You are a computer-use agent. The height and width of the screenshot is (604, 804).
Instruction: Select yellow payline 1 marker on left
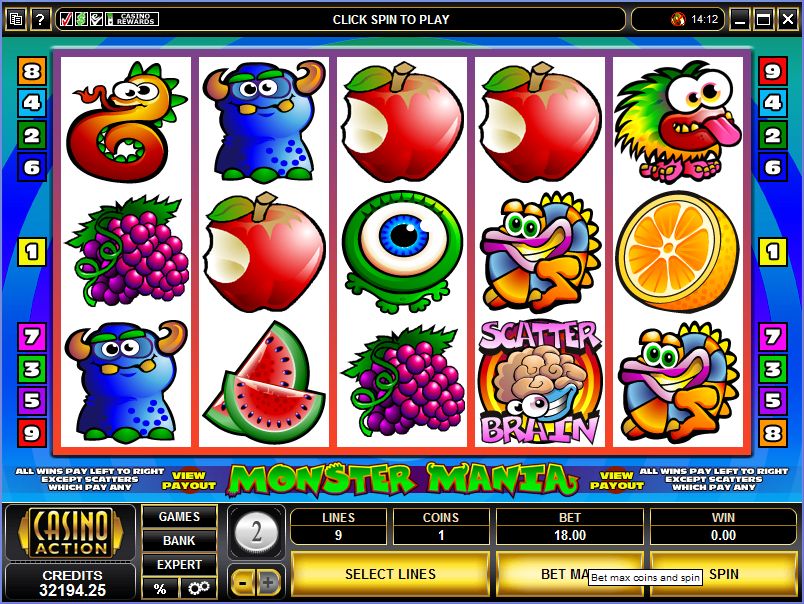(32, 252)
